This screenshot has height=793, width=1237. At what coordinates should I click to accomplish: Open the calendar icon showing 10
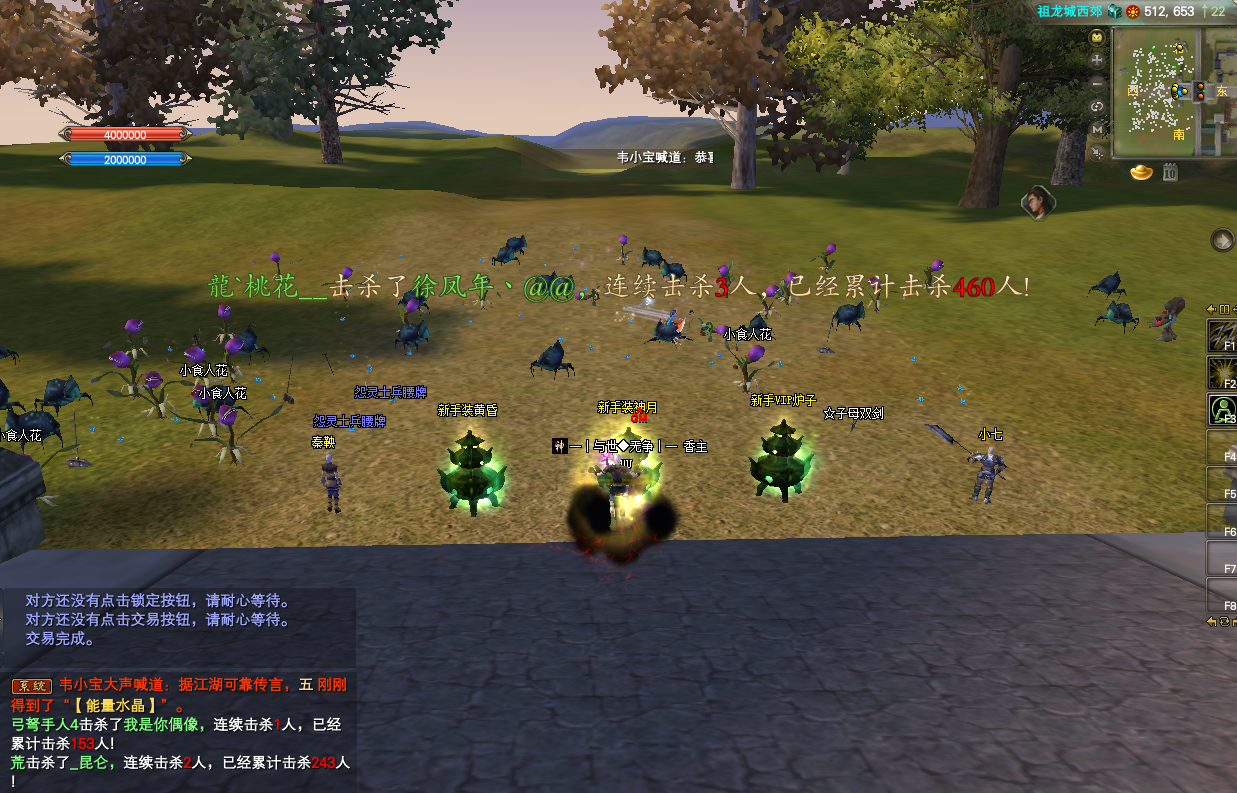point(1169,173)
